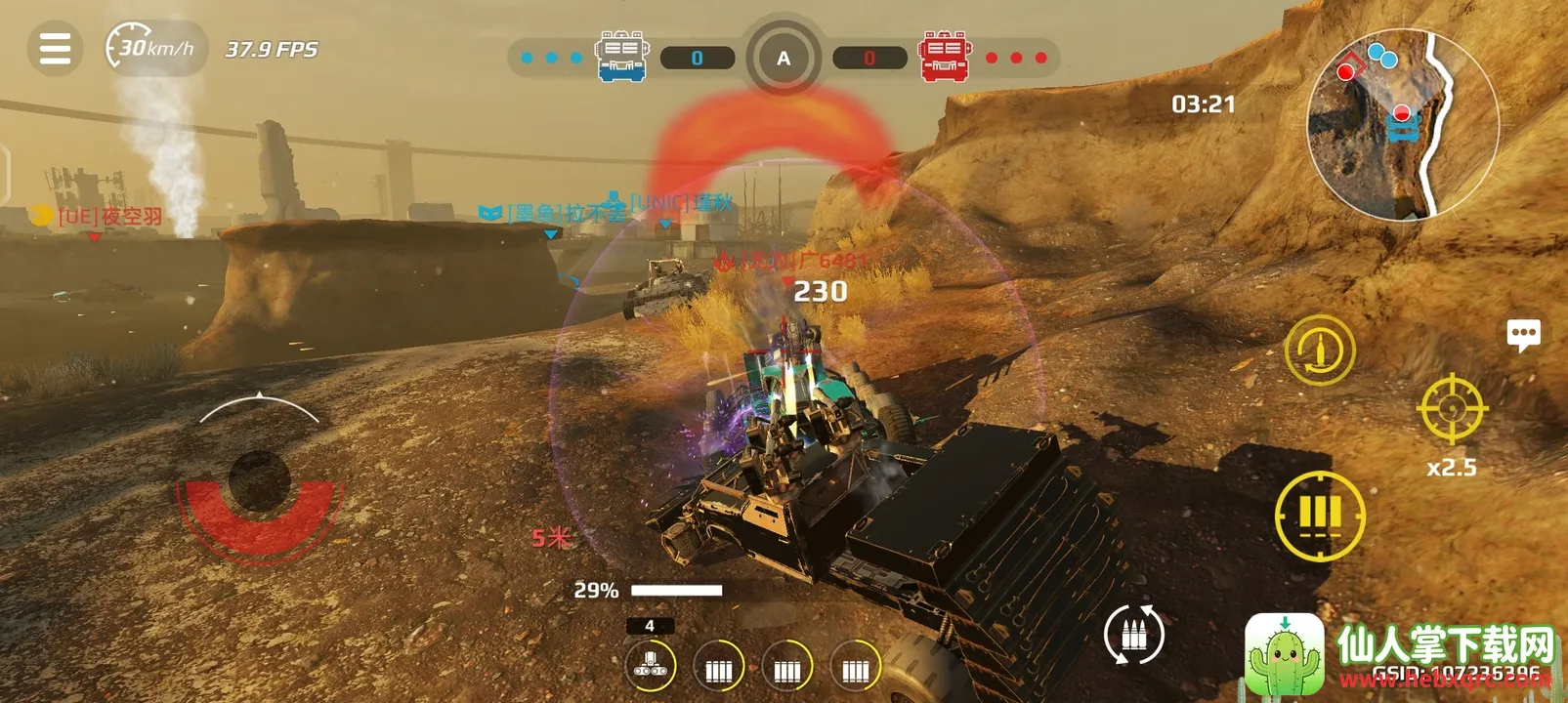Select the turret weapon slot labeled 4

point(650,665)
